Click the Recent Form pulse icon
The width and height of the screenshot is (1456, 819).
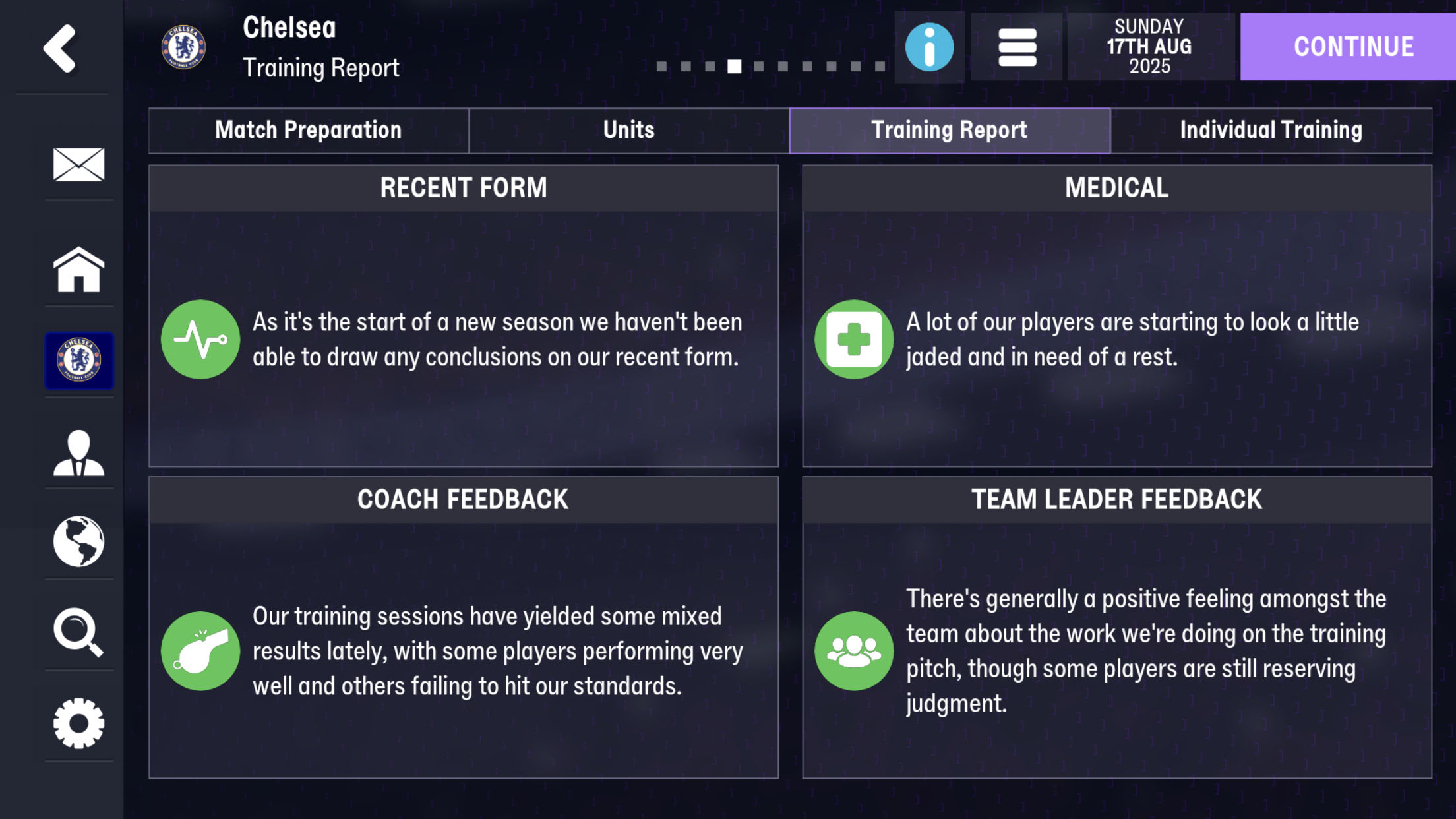click(200, 338)
